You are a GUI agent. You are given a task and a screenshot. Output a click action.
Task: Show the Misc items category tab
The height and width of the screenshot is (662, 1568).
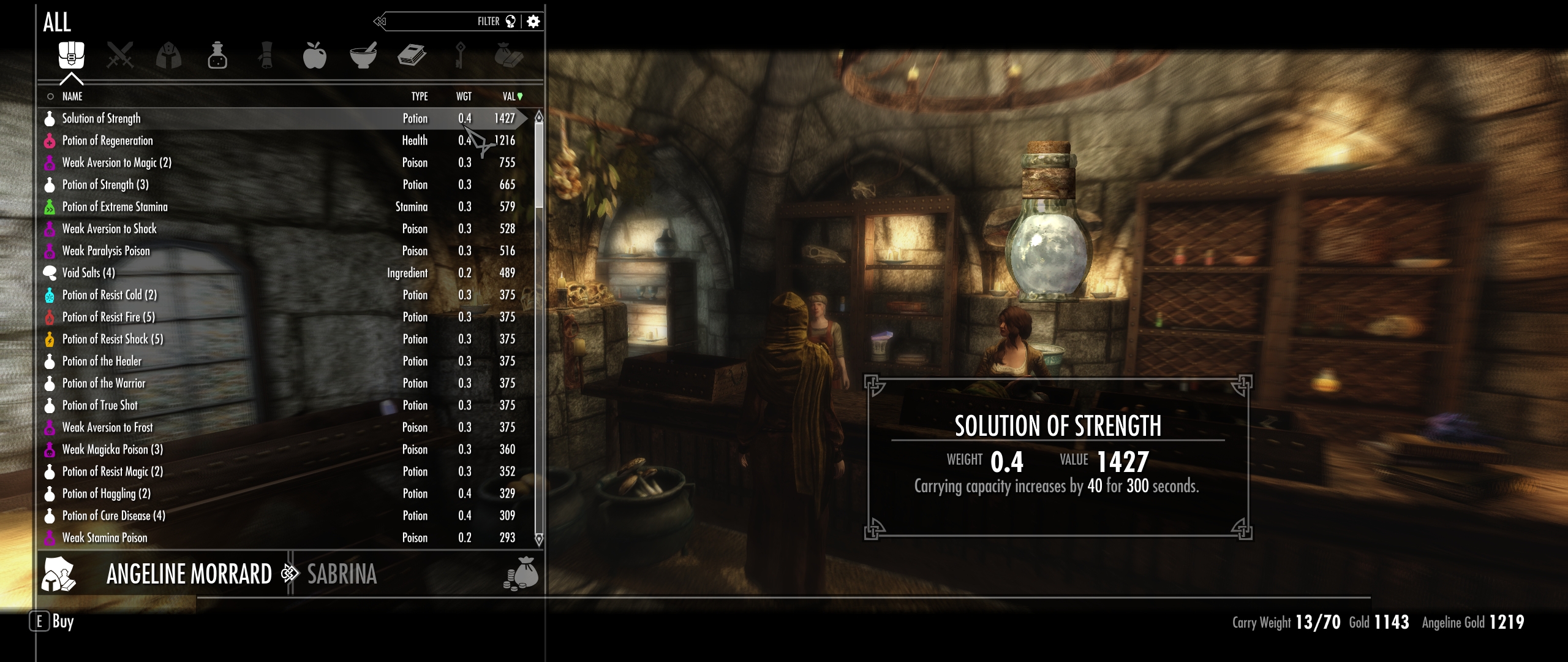tap(508, 56)
